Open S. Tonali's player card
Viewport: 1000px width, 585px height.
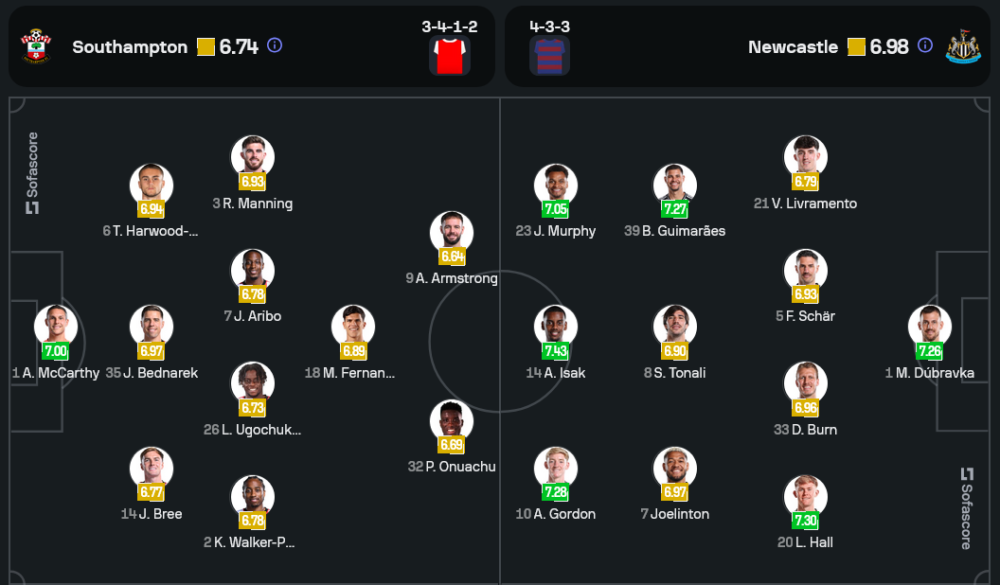pos(675,327)
